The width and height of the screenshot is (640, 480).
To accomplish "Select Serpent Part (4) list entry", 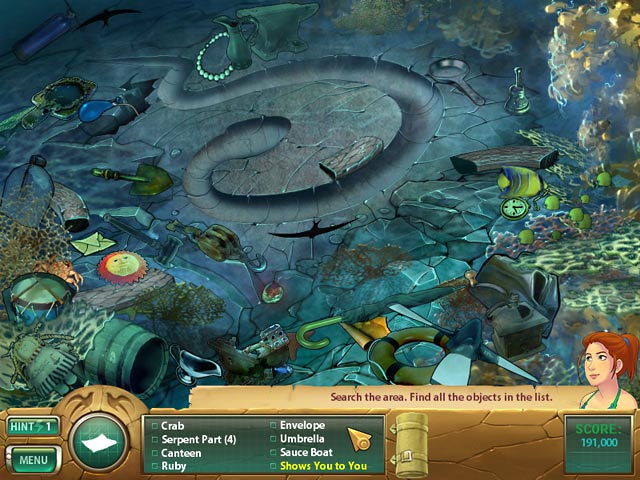I will [199, 439].
